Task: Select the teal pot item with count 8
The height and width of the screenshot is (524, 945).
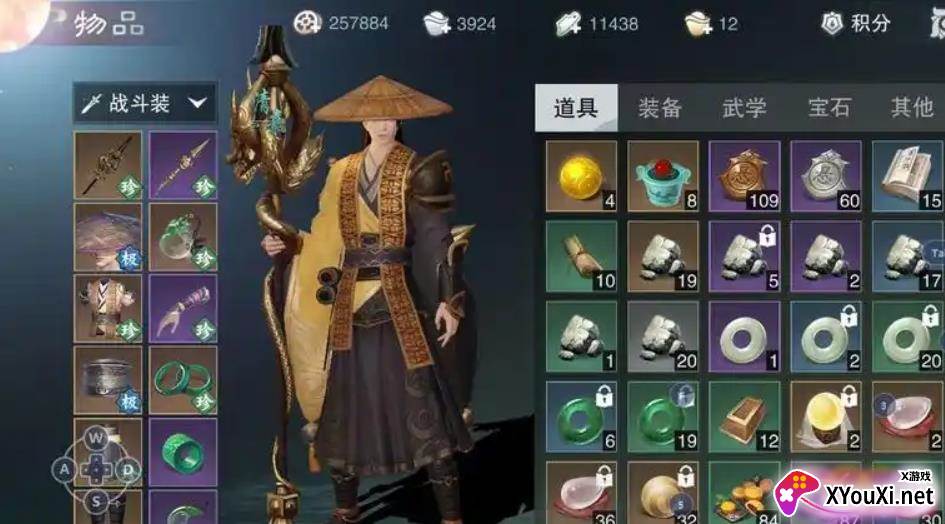Action: (663, 175)
